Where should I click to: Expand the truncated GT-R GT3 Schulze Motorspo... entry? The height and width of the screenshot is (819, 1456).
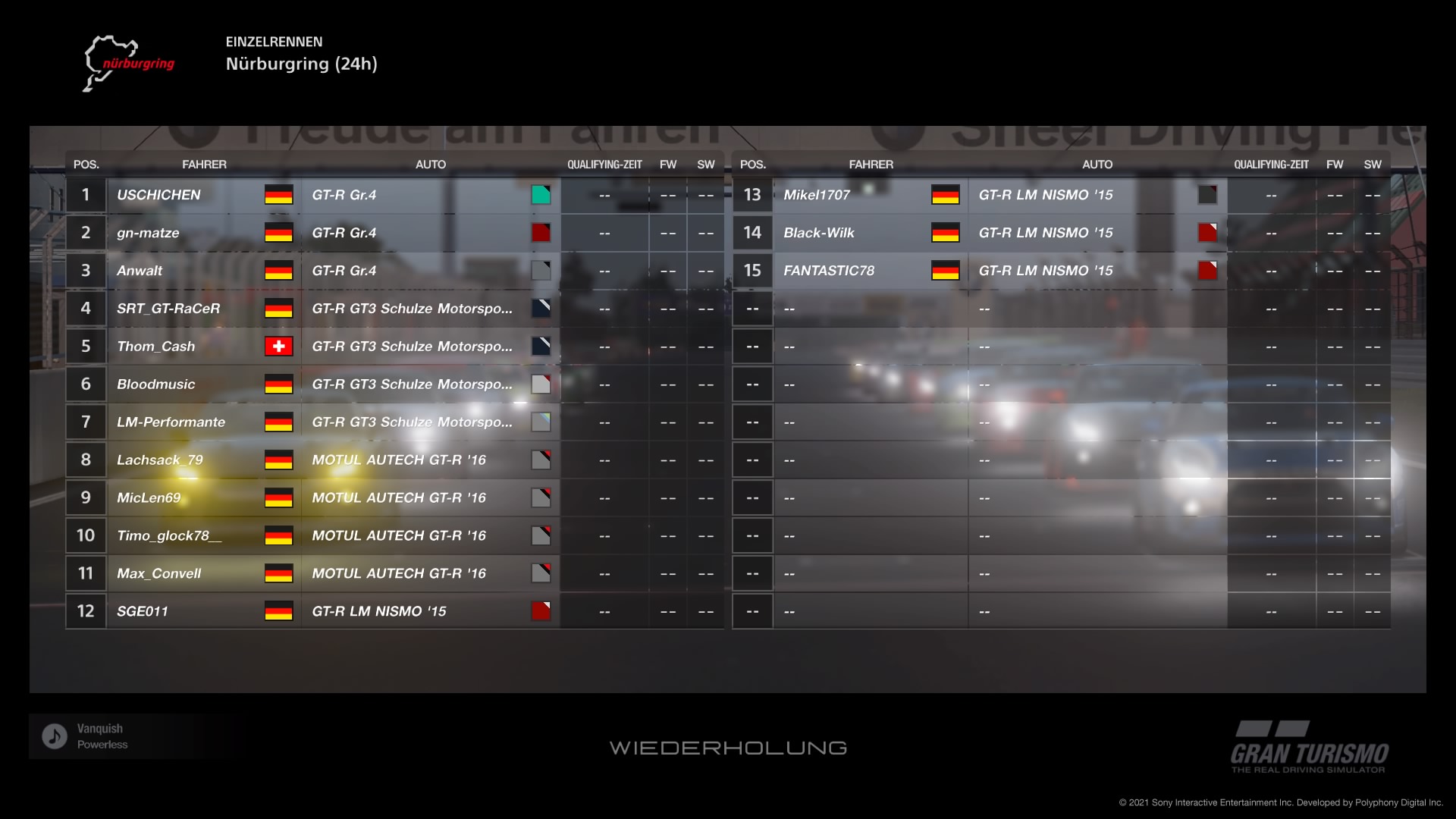tap(413, 309)
